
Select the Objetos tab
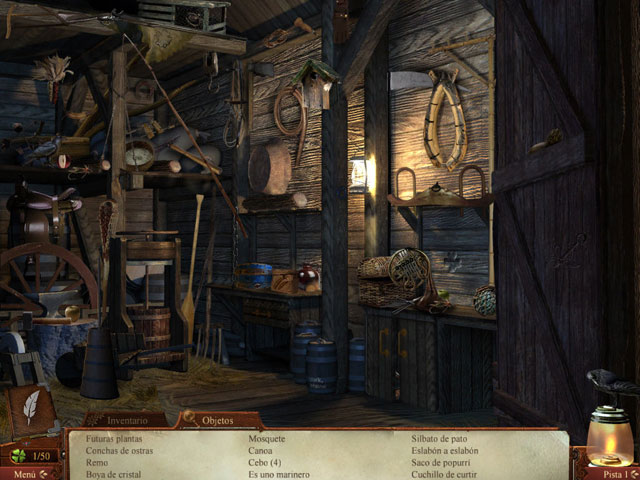click(217, 421)
